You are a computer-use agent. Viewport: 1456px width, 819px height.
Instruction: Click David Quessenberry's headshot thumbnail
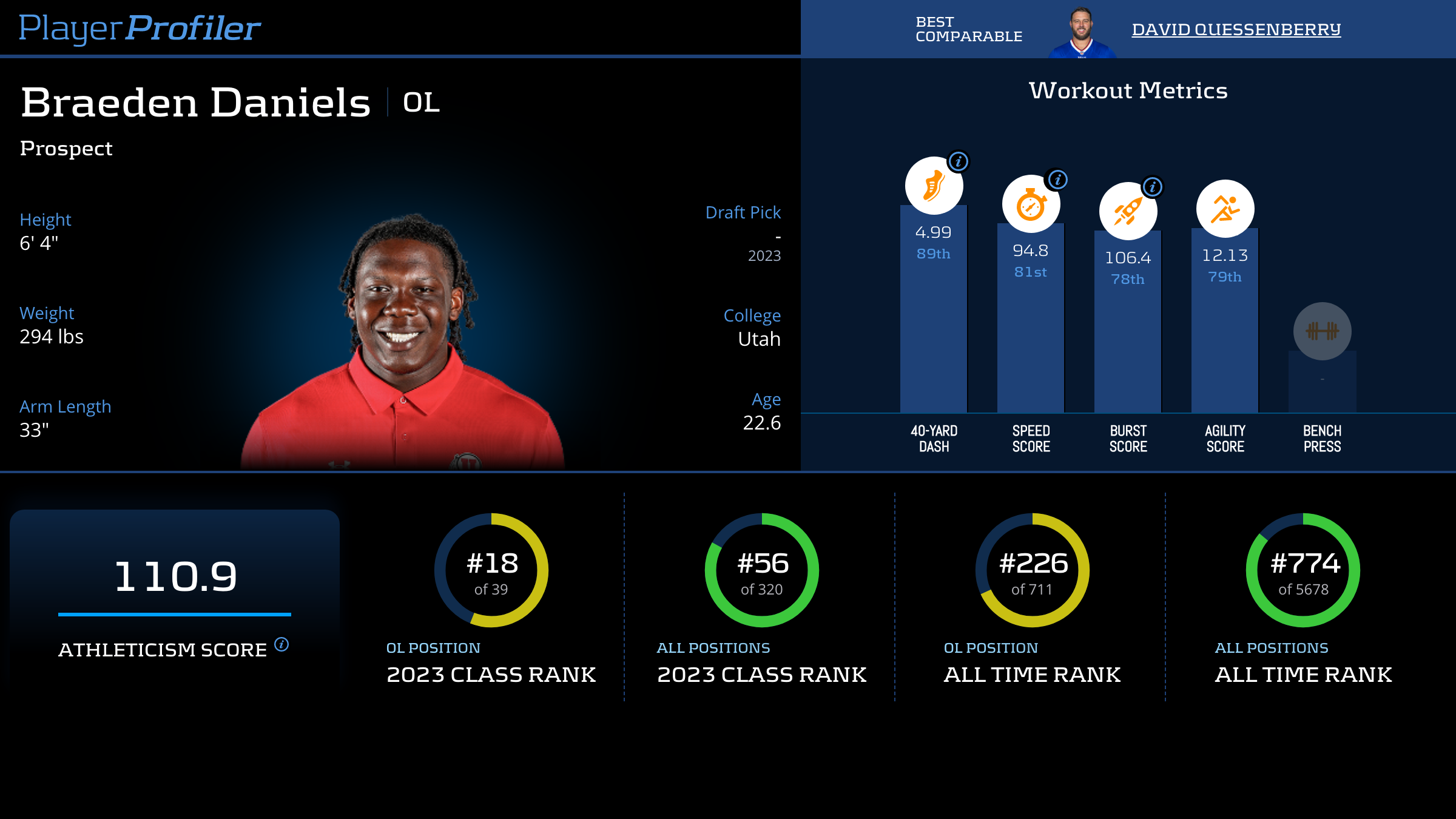click(x=1081, y=33)
